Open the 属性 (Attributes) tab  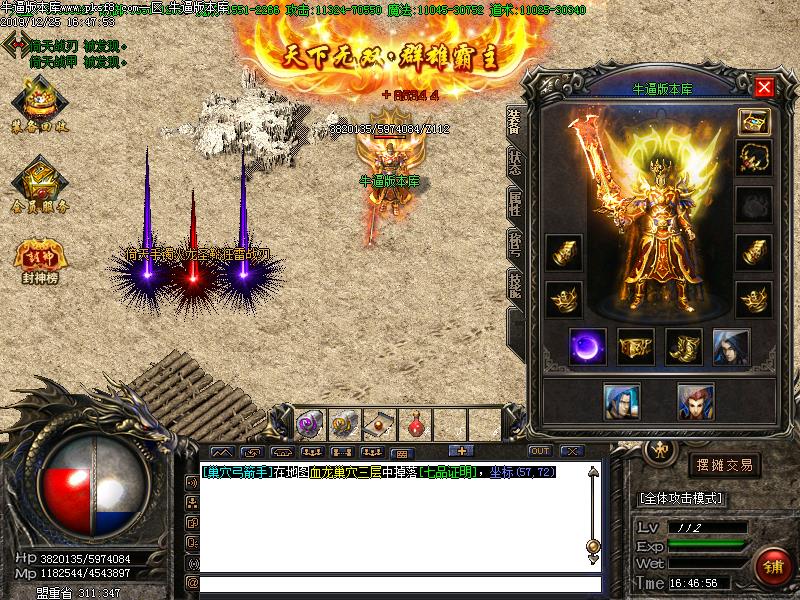pos(514,205)
